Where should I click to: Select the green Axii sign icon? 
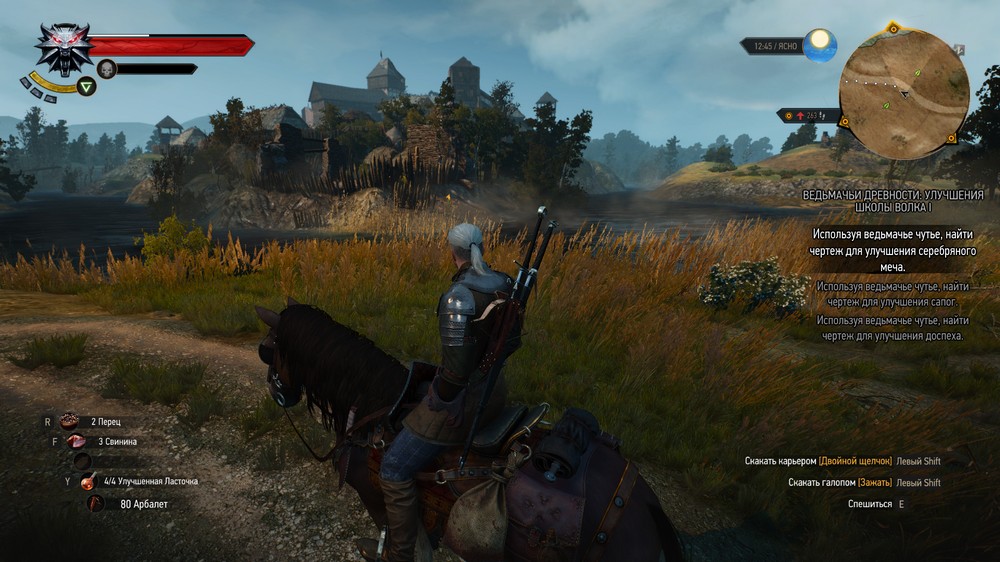(x=87, y=87)
